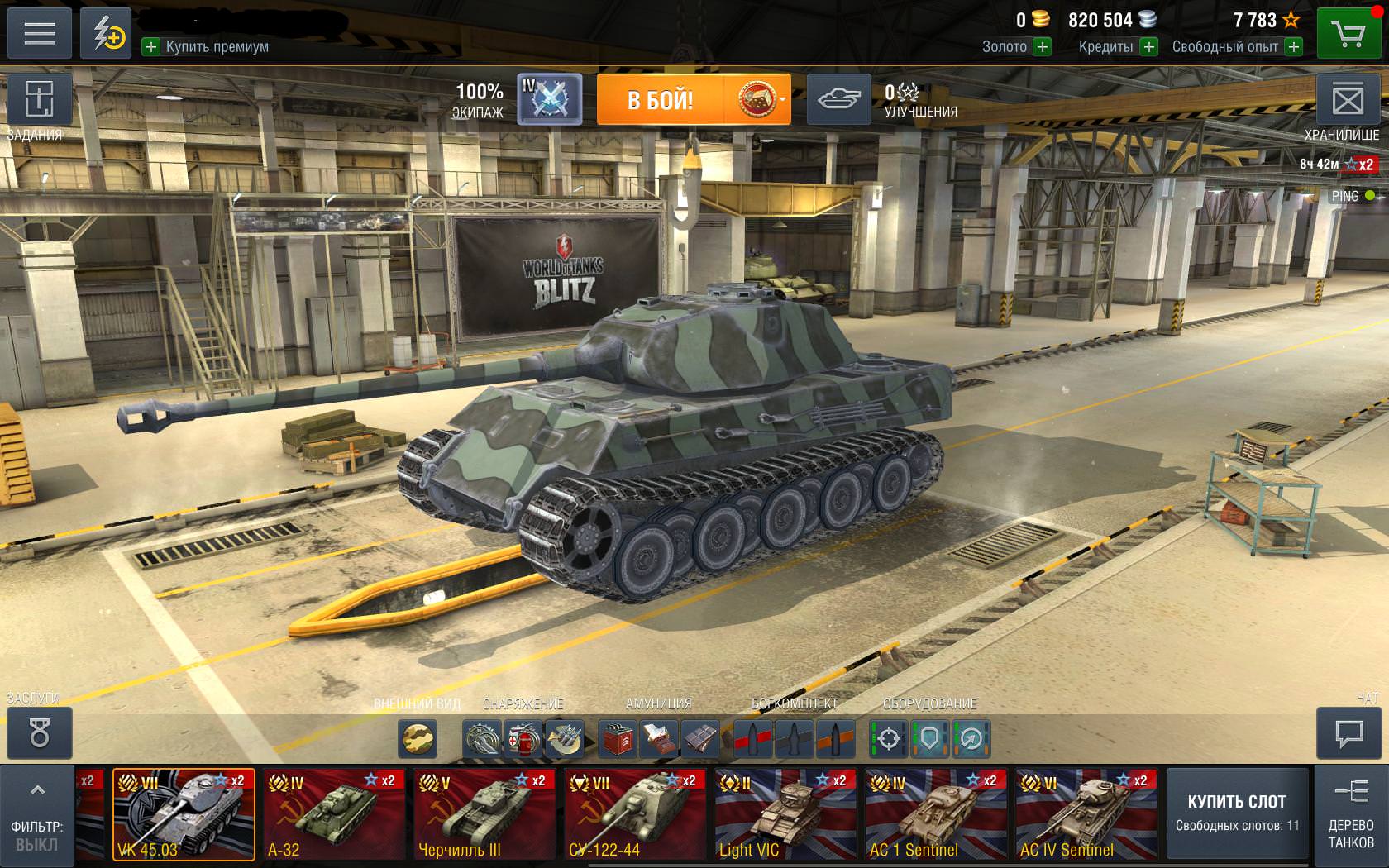The width and height of the screenshot is (1389, 868).
Task: Open the Дерево танков tech tree
Action: point(1350,814)
